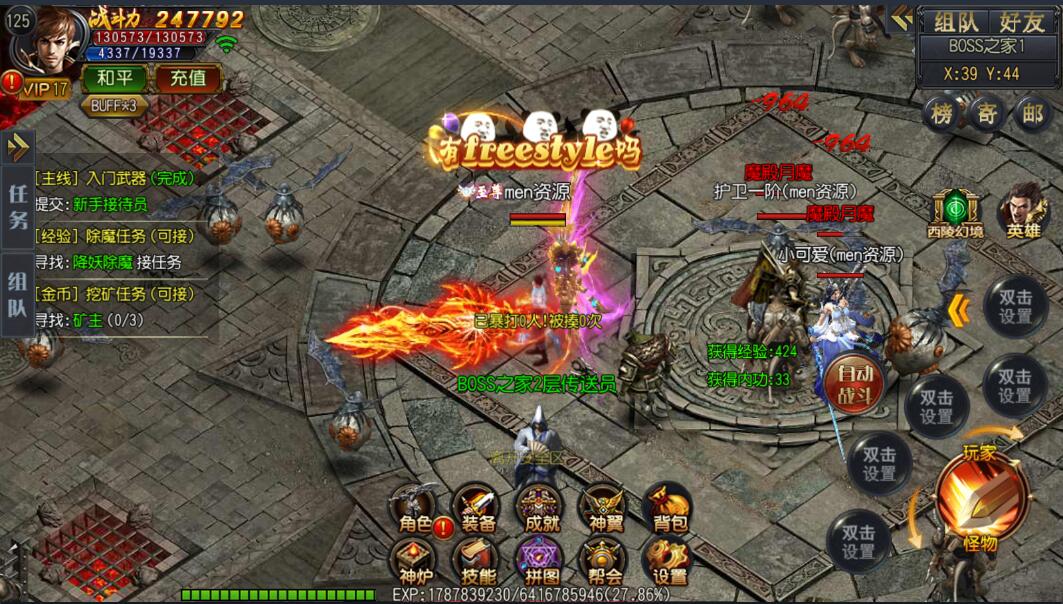Open the 角色 character menu
Screen dimensions: 1063x604
pyautogui.click(x=413, y=507)
